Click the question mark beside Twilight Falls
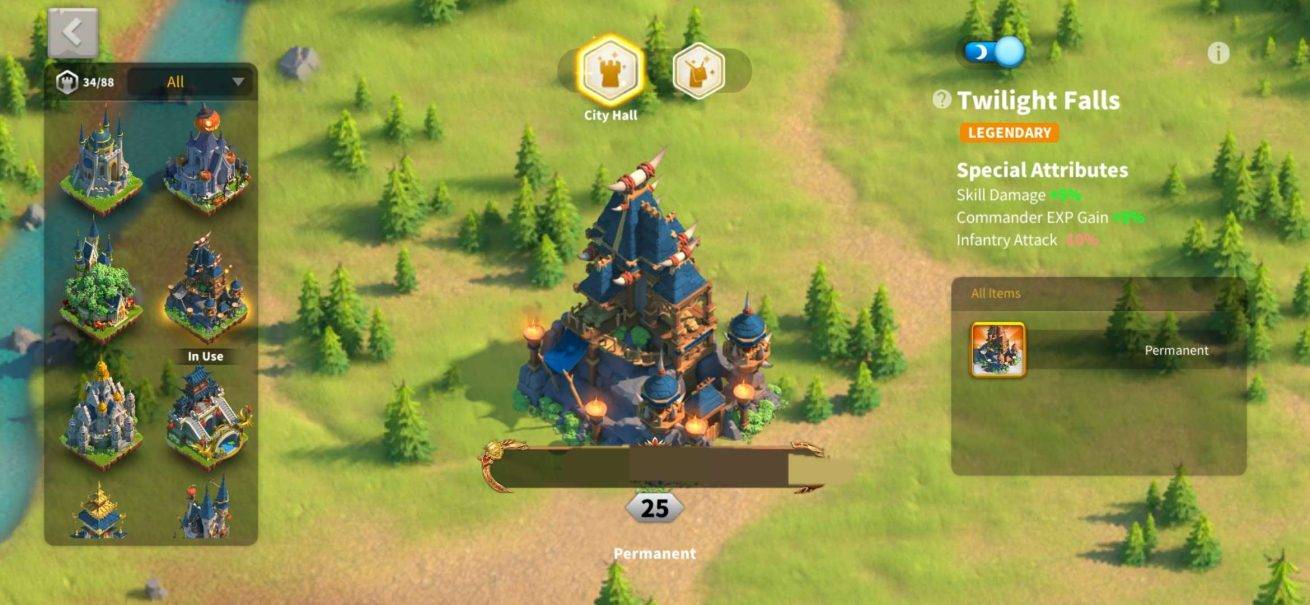The width and height of the screenshot is (1310, 605). point(941,99)
